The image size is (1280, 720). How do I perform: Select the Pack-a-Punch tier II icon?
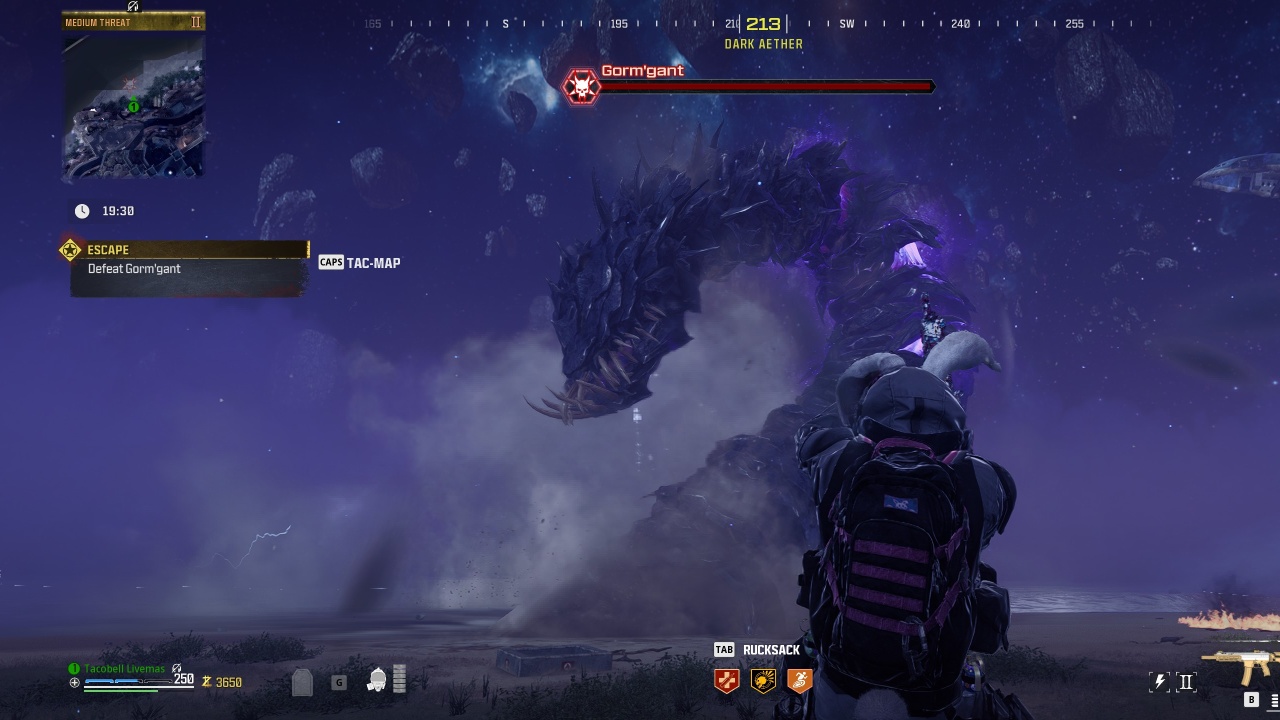[1186, 682]
